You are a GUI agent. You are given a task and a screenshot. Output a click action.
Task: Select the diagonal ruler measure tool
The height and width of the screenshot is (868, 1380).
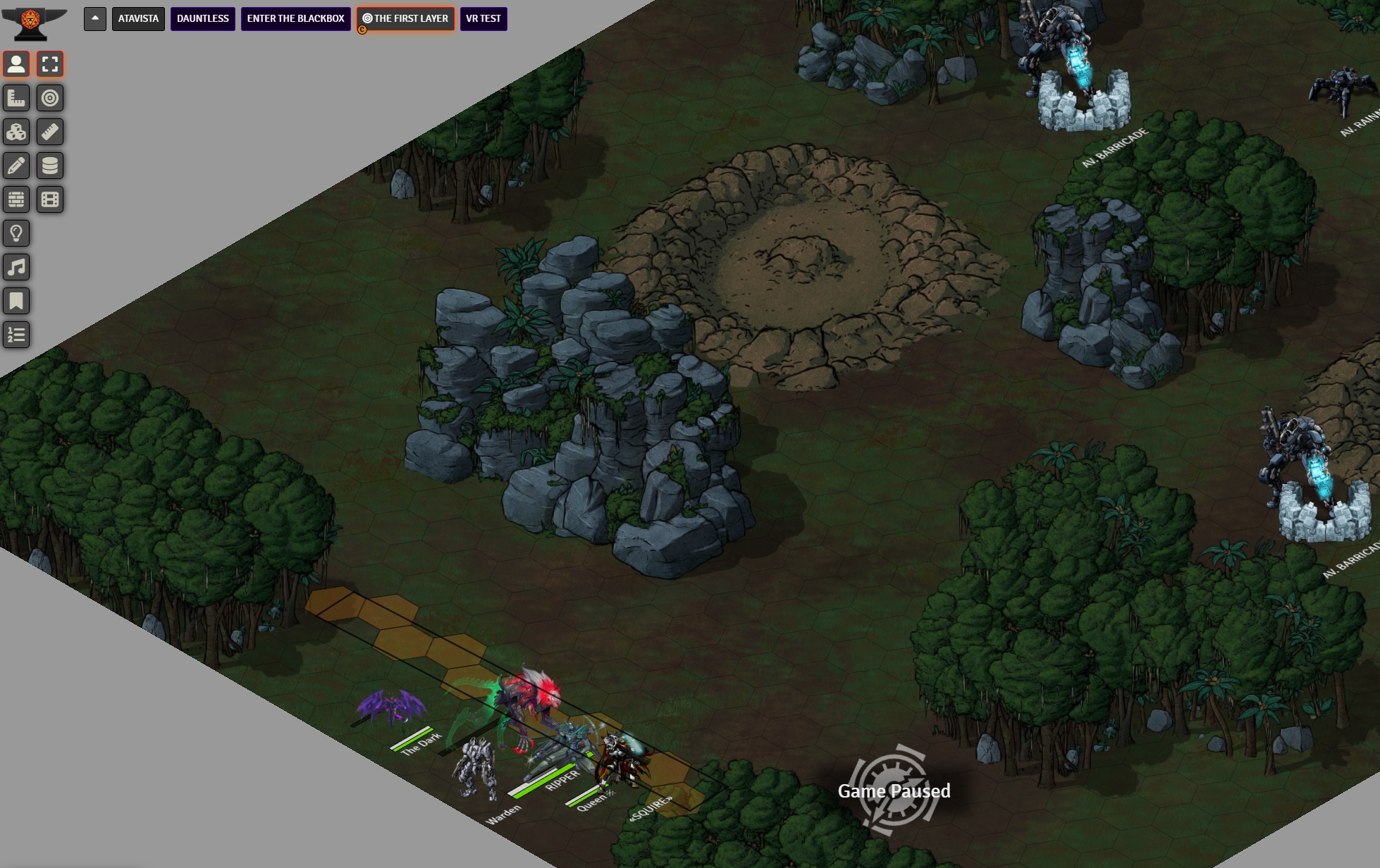pos(50,132)
